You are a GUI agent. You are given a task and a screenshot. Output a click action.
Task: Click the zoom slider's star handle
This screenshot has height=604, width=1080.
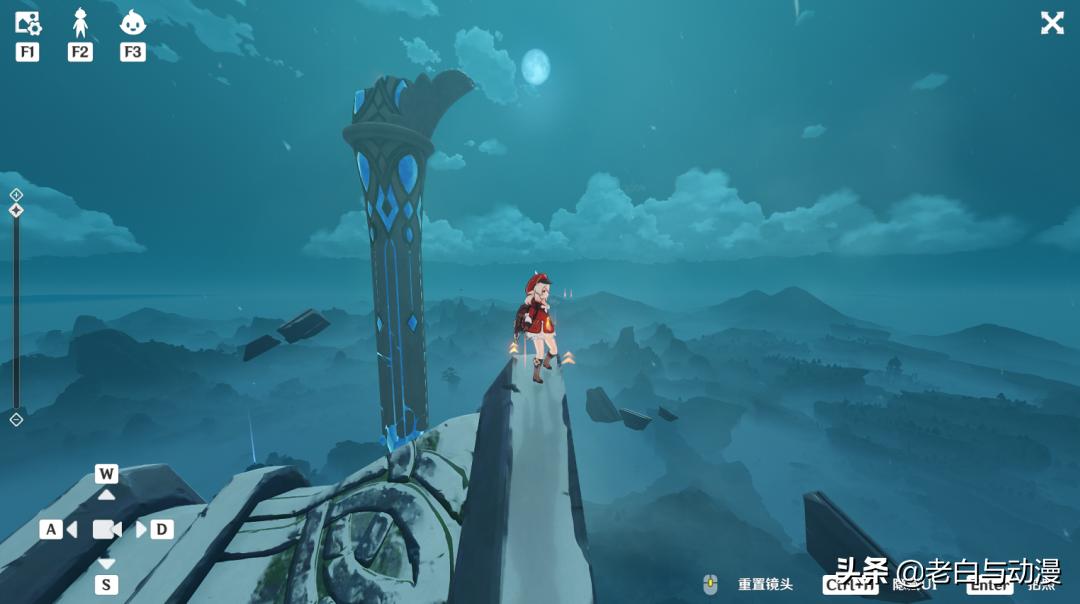(16, 210)
